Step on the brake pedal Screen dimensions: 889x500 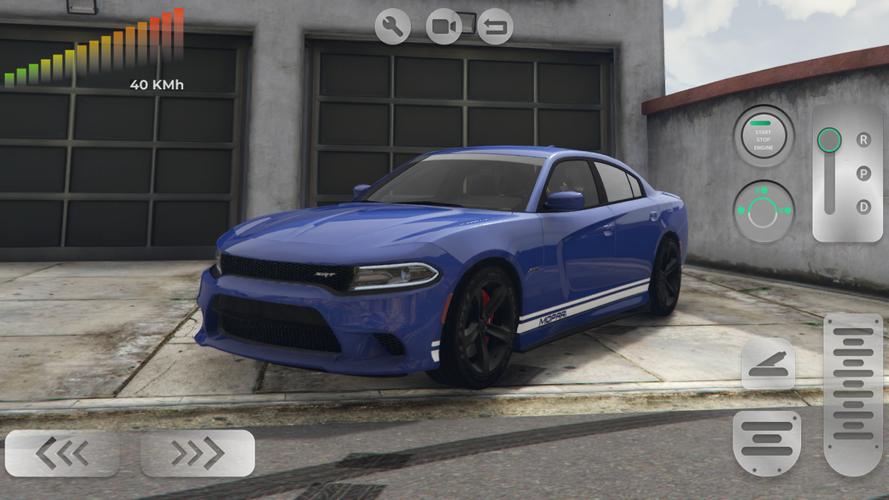click(x=767, y=442)
